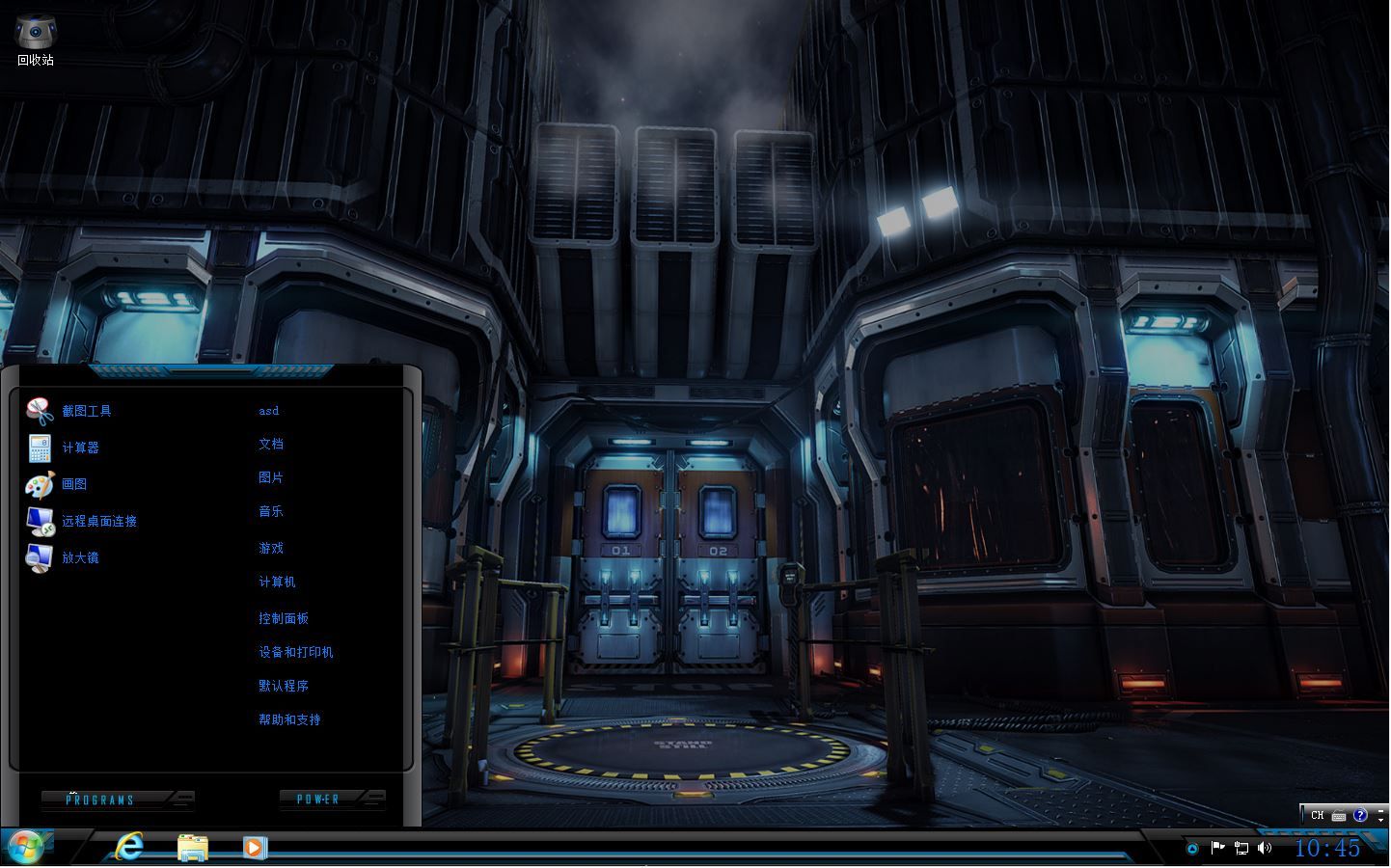The image size is (1391, 868).
Task: Click the POWER button
Action: tap(318, 799)
